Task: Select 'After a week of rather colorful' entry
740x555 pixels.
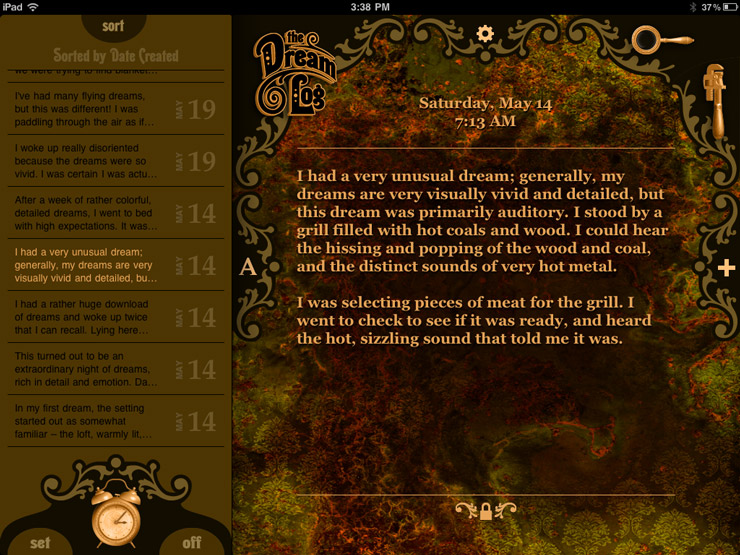Action: (x=113, y=212)
